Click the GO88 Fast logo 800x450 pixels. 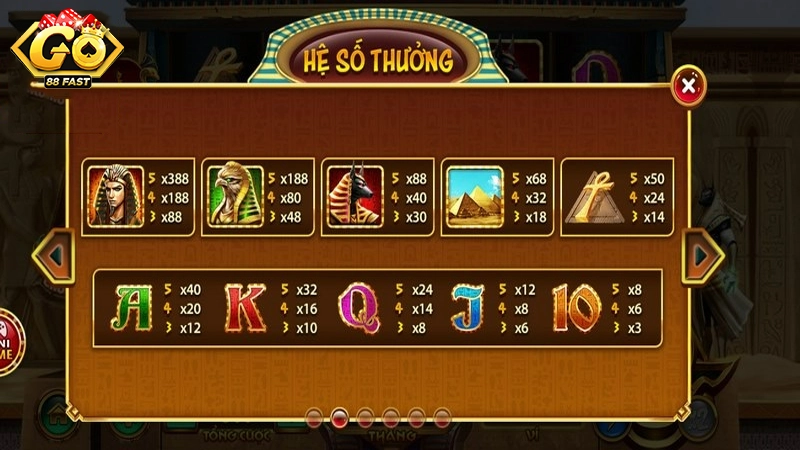pyautogui.click(x=67, y=50)
